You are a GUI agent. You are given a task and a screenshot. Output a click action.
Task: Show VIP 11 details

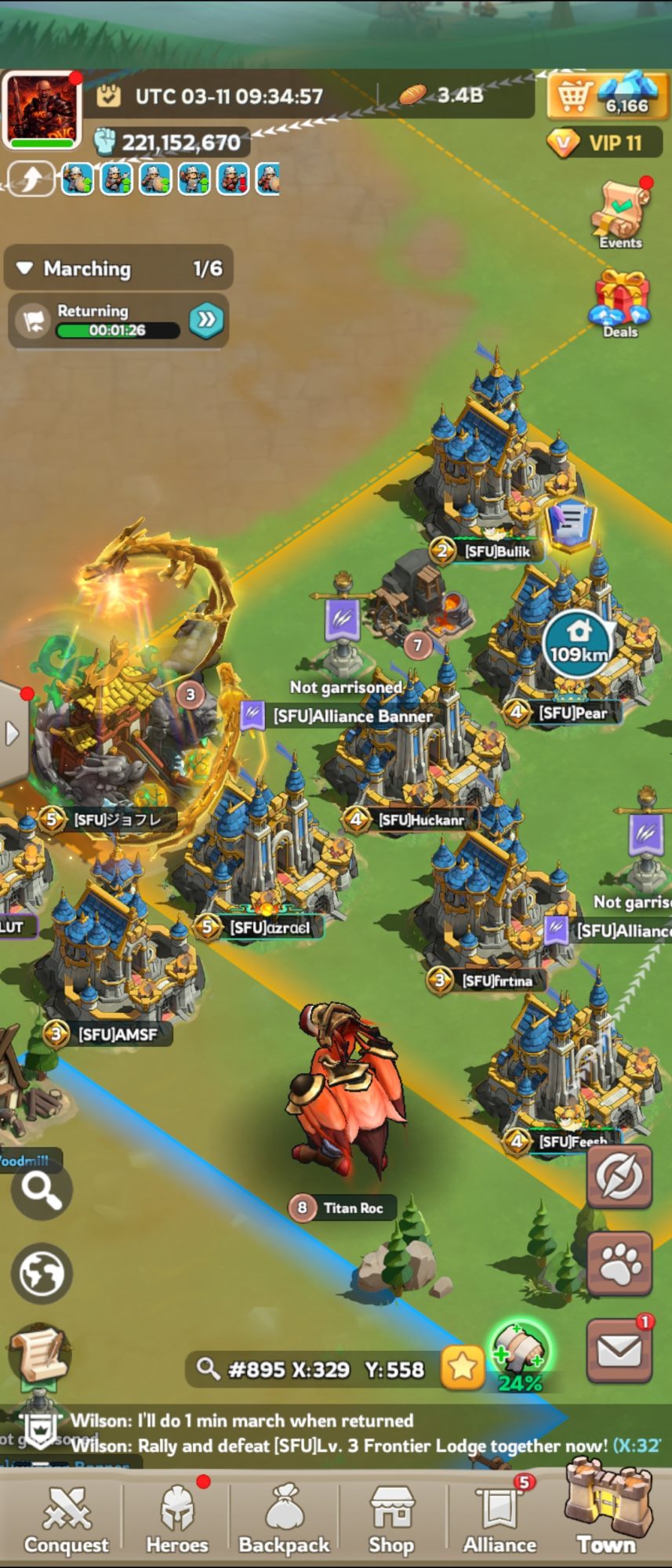pyautogui.click(x=605, y=143)
